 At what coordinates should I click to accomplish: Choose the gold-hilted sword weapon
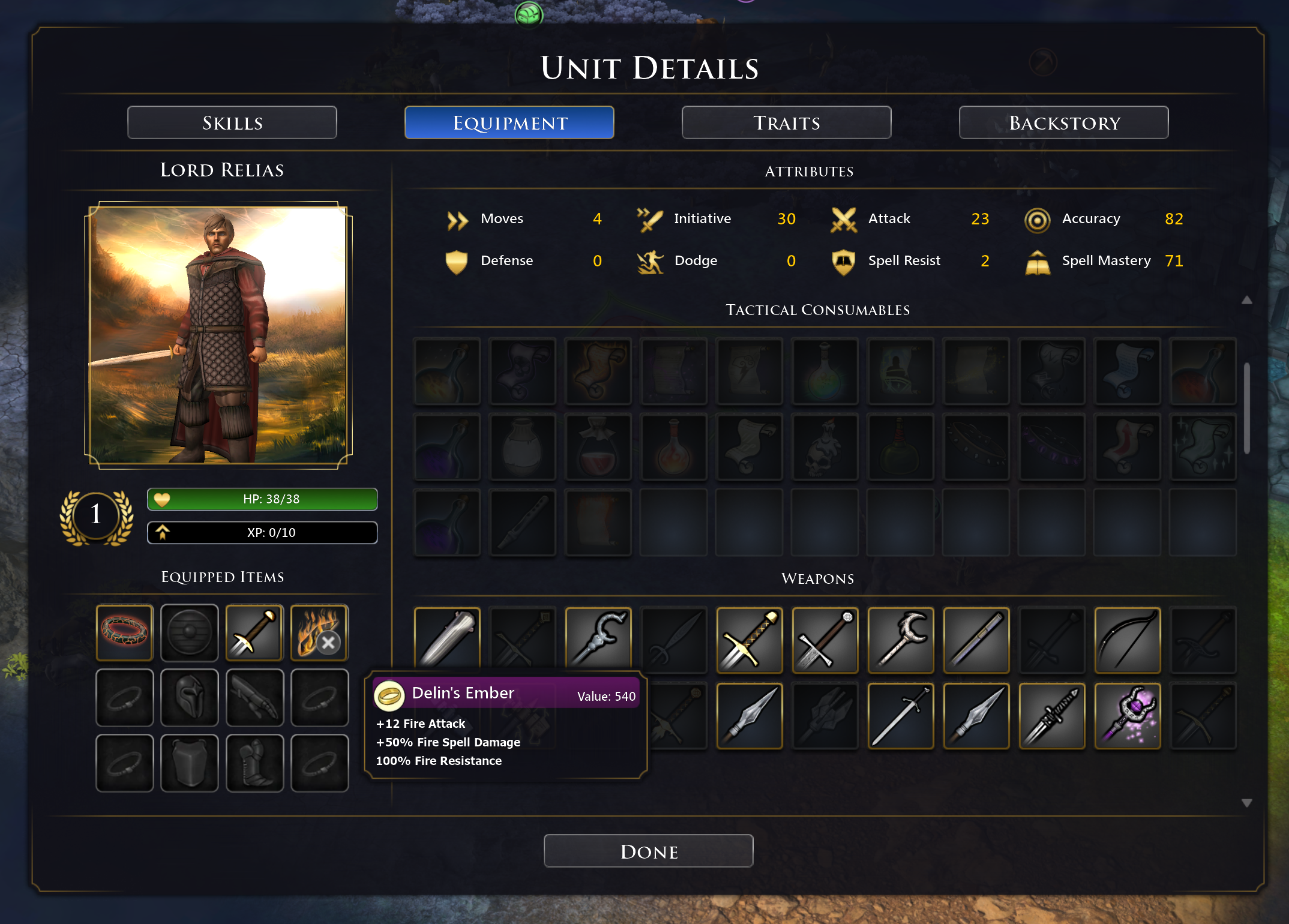(750, 640)
